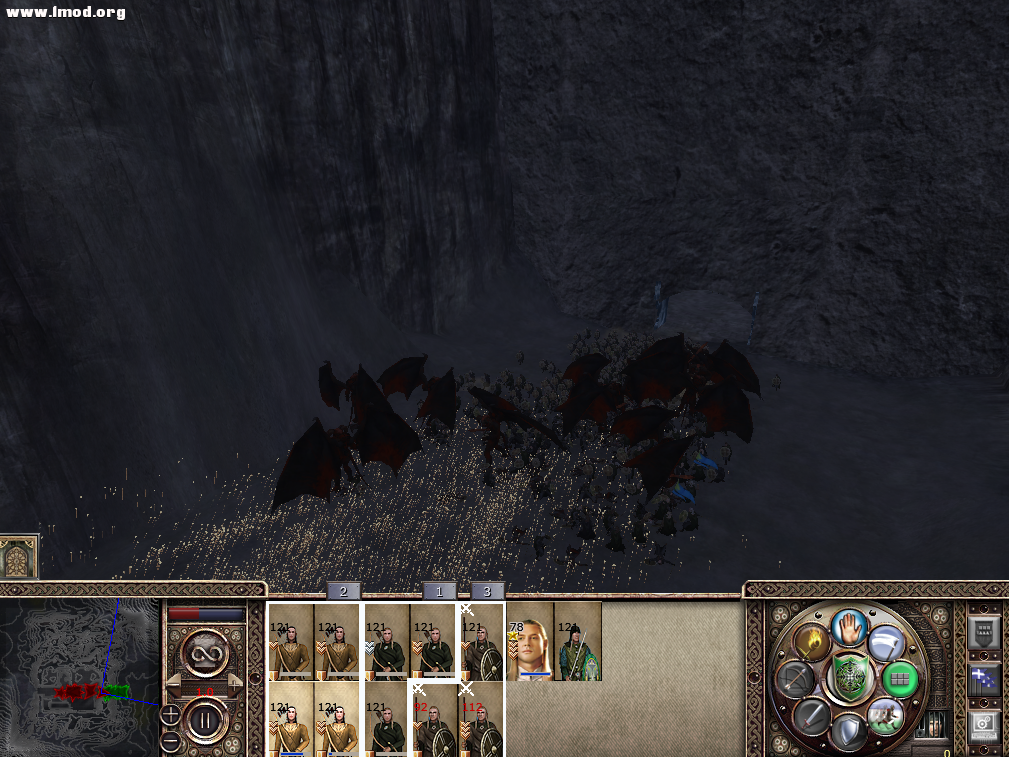Toggle fire arrows with the flaming torch icon

(811, 642)
